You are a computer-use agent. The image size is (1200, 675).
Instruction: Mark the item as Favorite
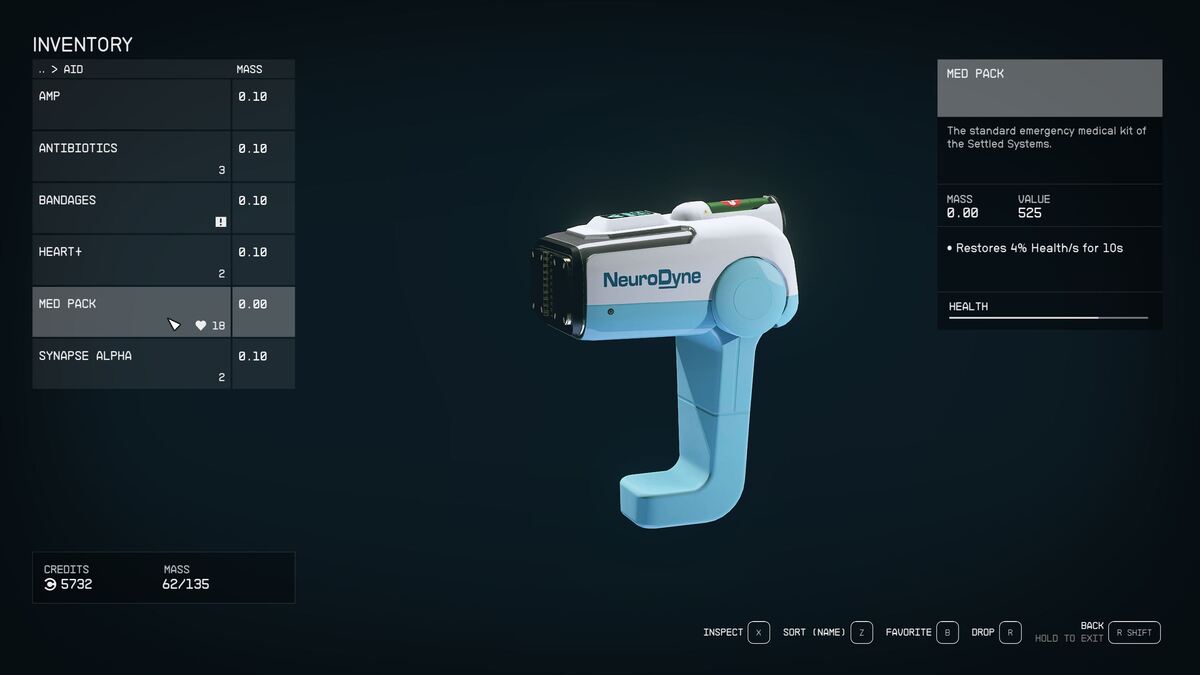[x=908, y=632]
